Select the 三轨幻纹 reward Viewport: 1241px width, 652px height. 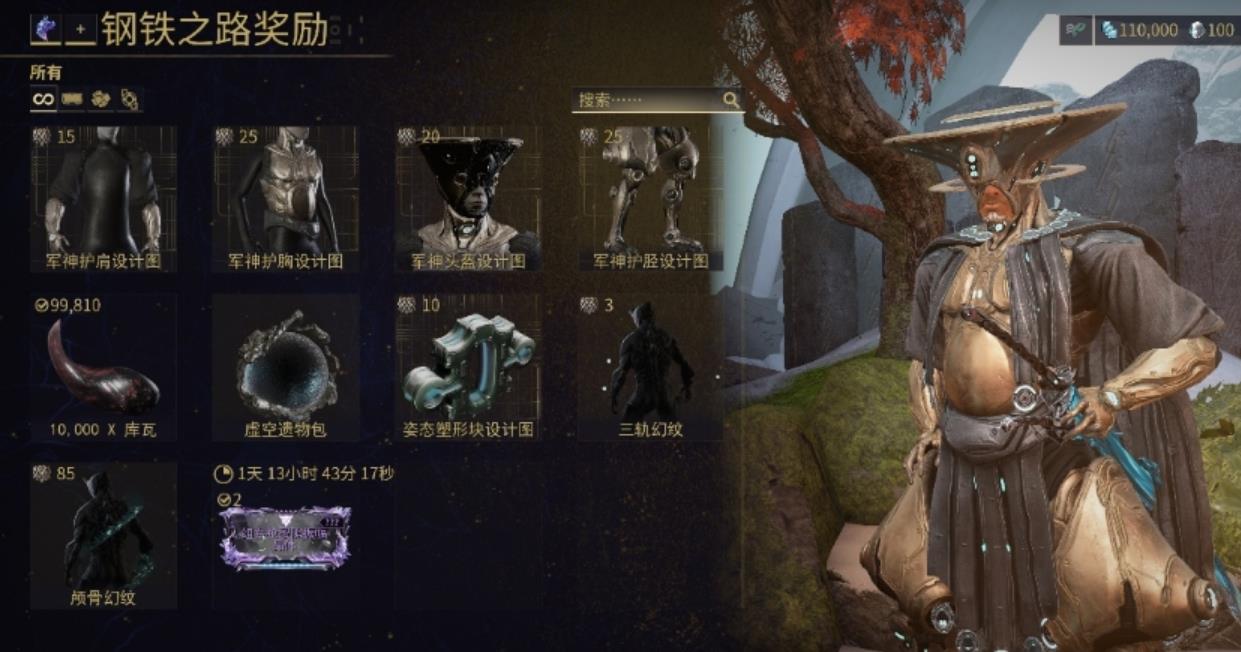(650, 366)
